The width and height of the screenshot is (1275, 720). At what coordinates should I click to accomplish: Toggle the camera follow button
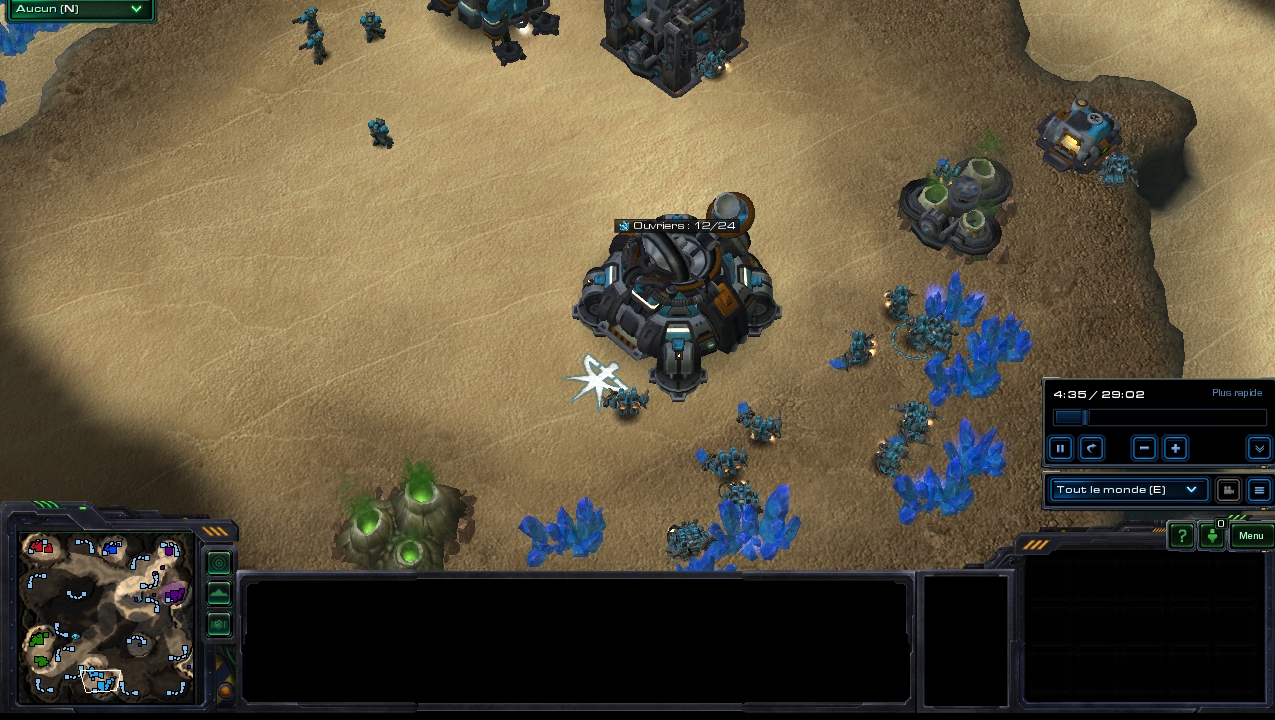tap(1228, 490)
